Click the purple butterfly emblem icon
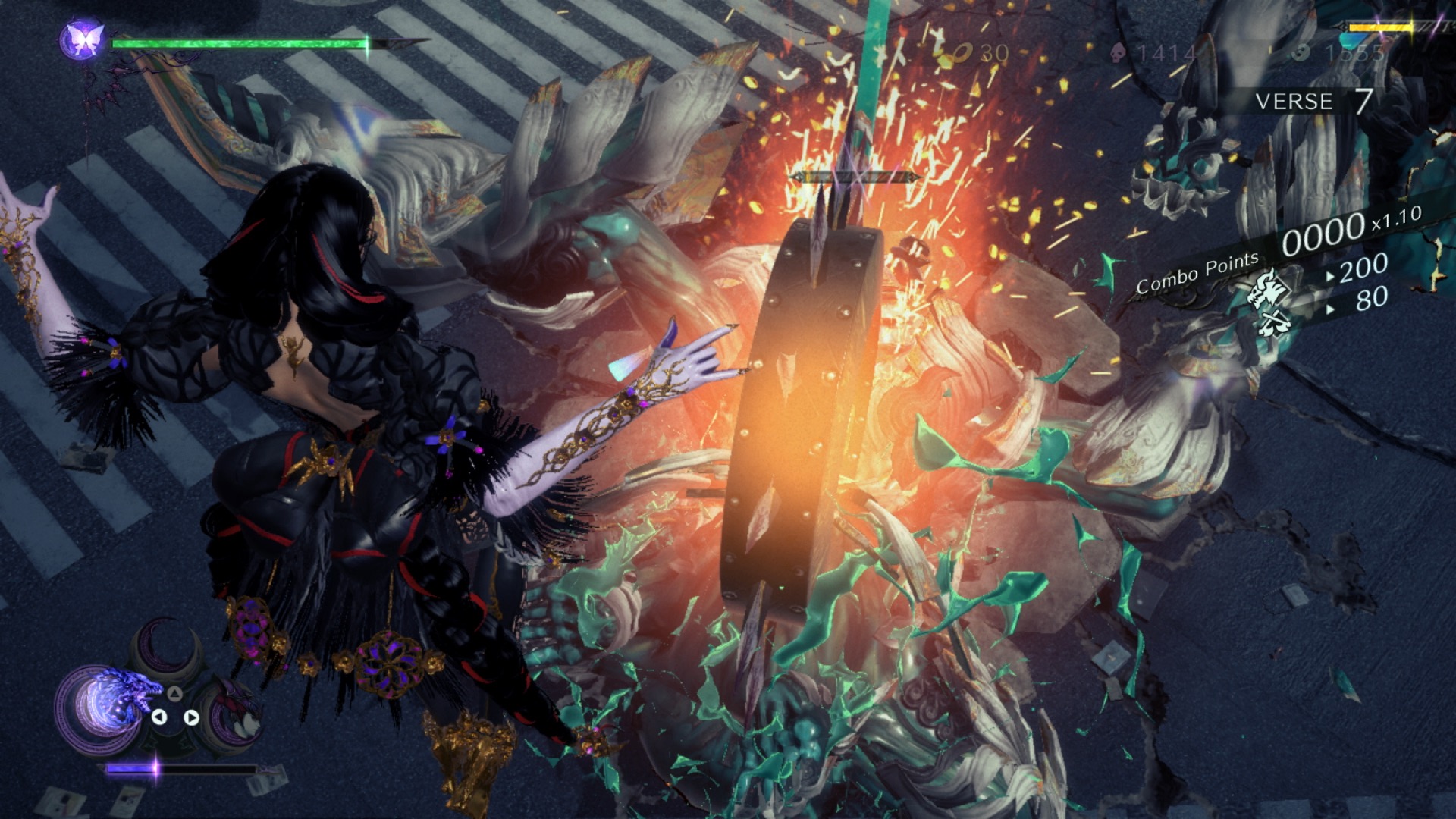Viewport: 1456px width, 819px height. (83, 38)
